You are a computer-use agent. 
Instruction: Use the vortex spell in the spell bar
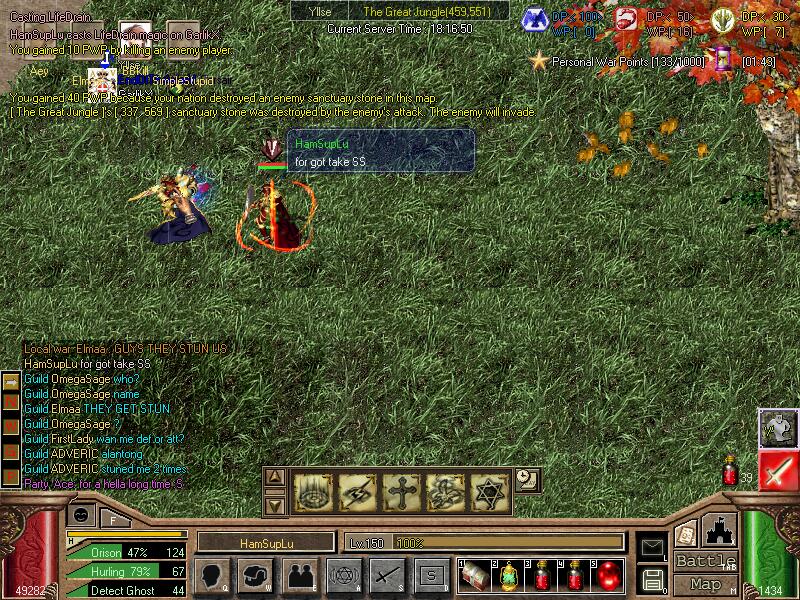tap(313, 491)
